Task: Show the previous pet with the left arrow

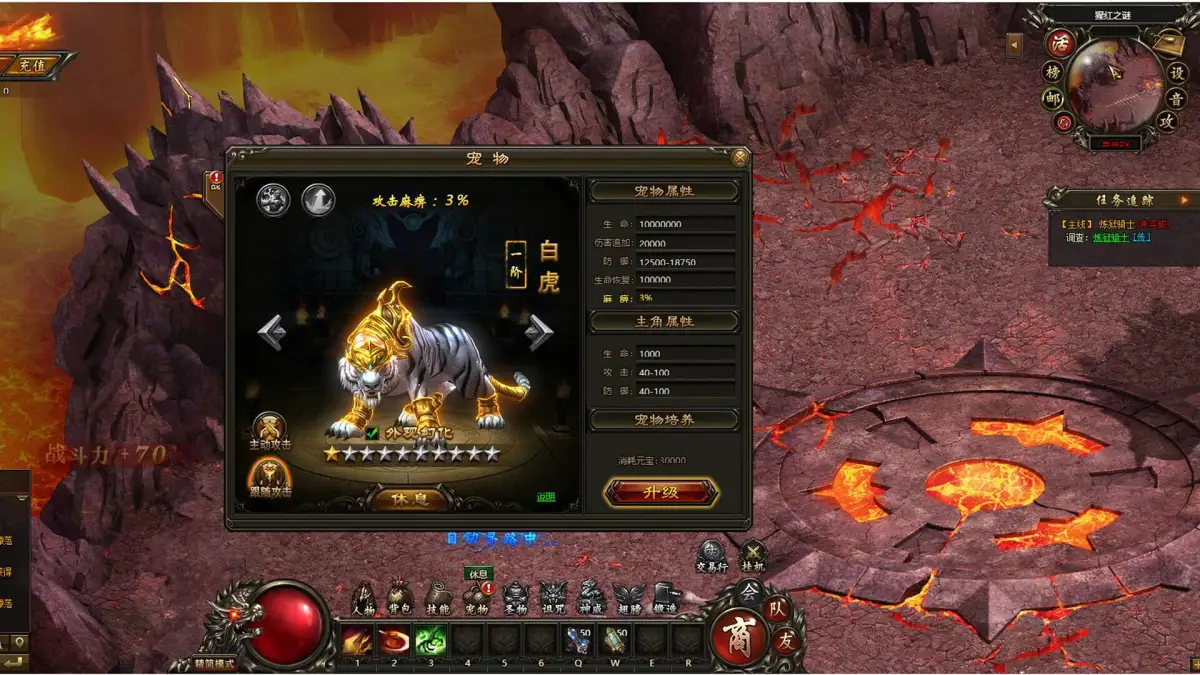Action: tap(271, 332)
